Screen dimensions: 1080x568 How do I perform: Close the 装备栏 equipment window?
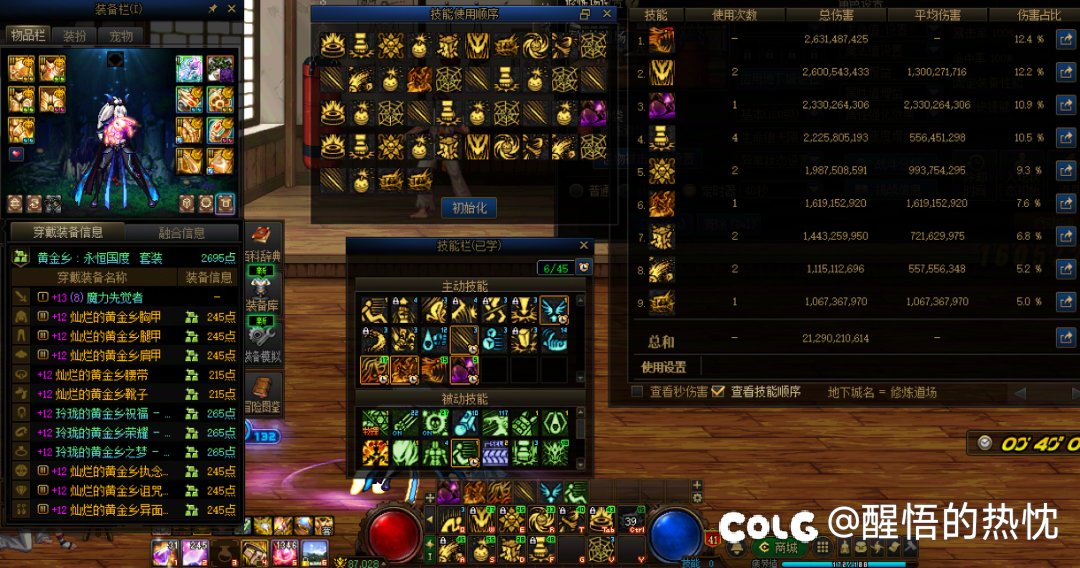(x=232, y=9)
